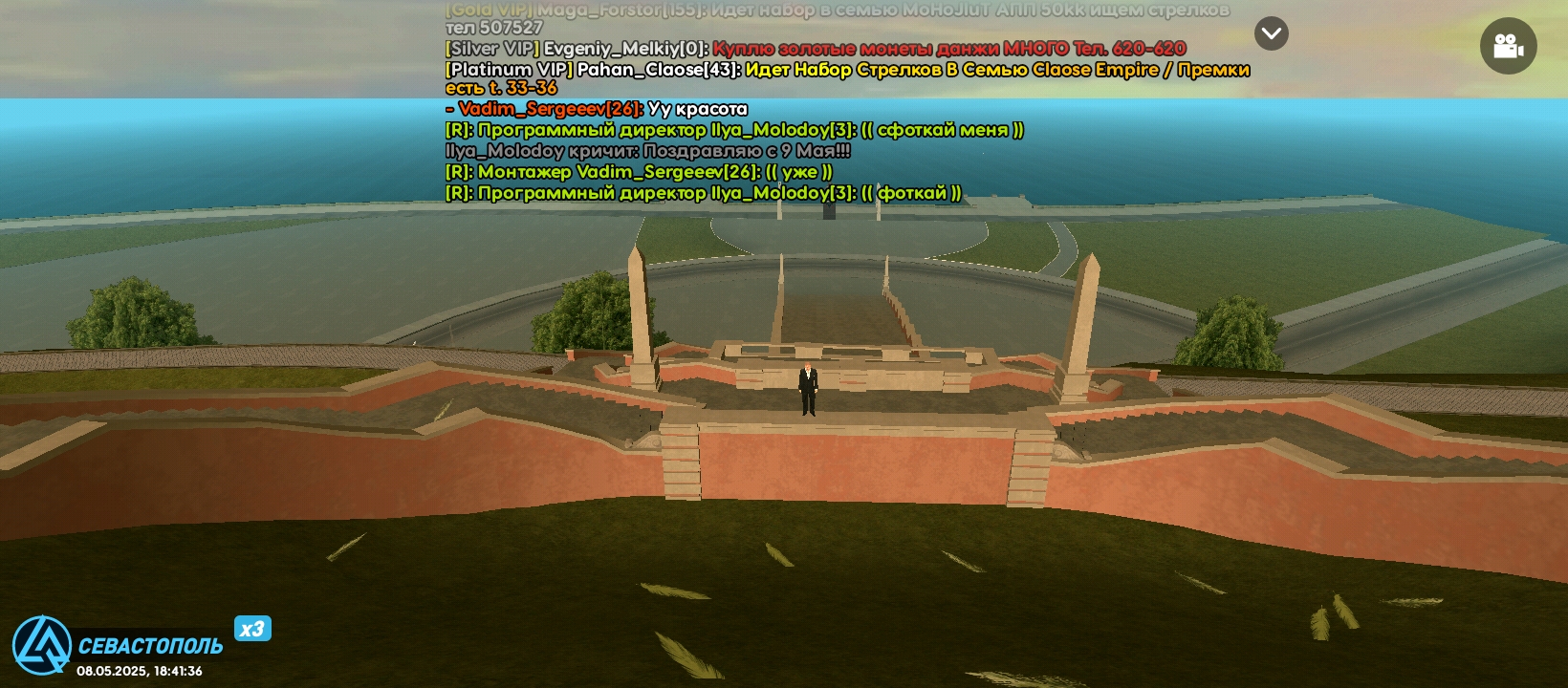The width and height of the screenshot is (1568, 688).
Task: Select the Ilya_Molodoy congratulation message
Action: (650, 150)
